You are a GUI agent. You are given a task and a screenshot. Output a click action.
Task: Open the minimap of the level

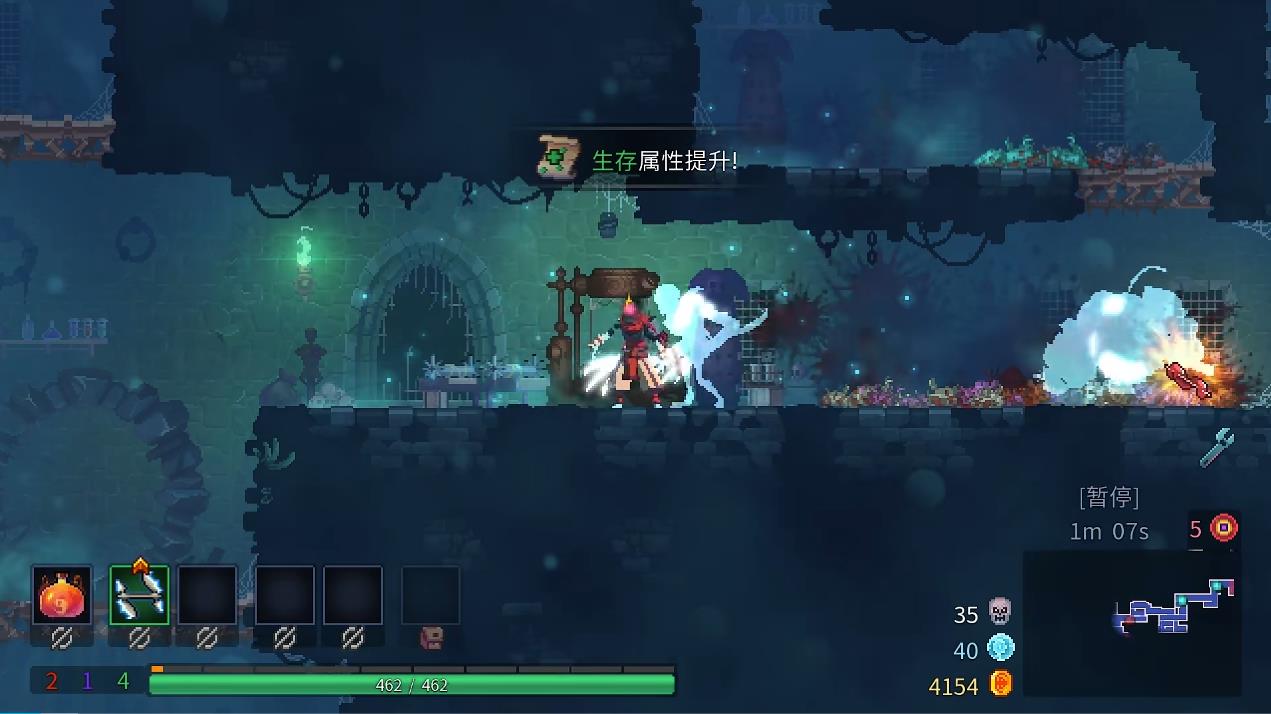[x=1132, y=622]
